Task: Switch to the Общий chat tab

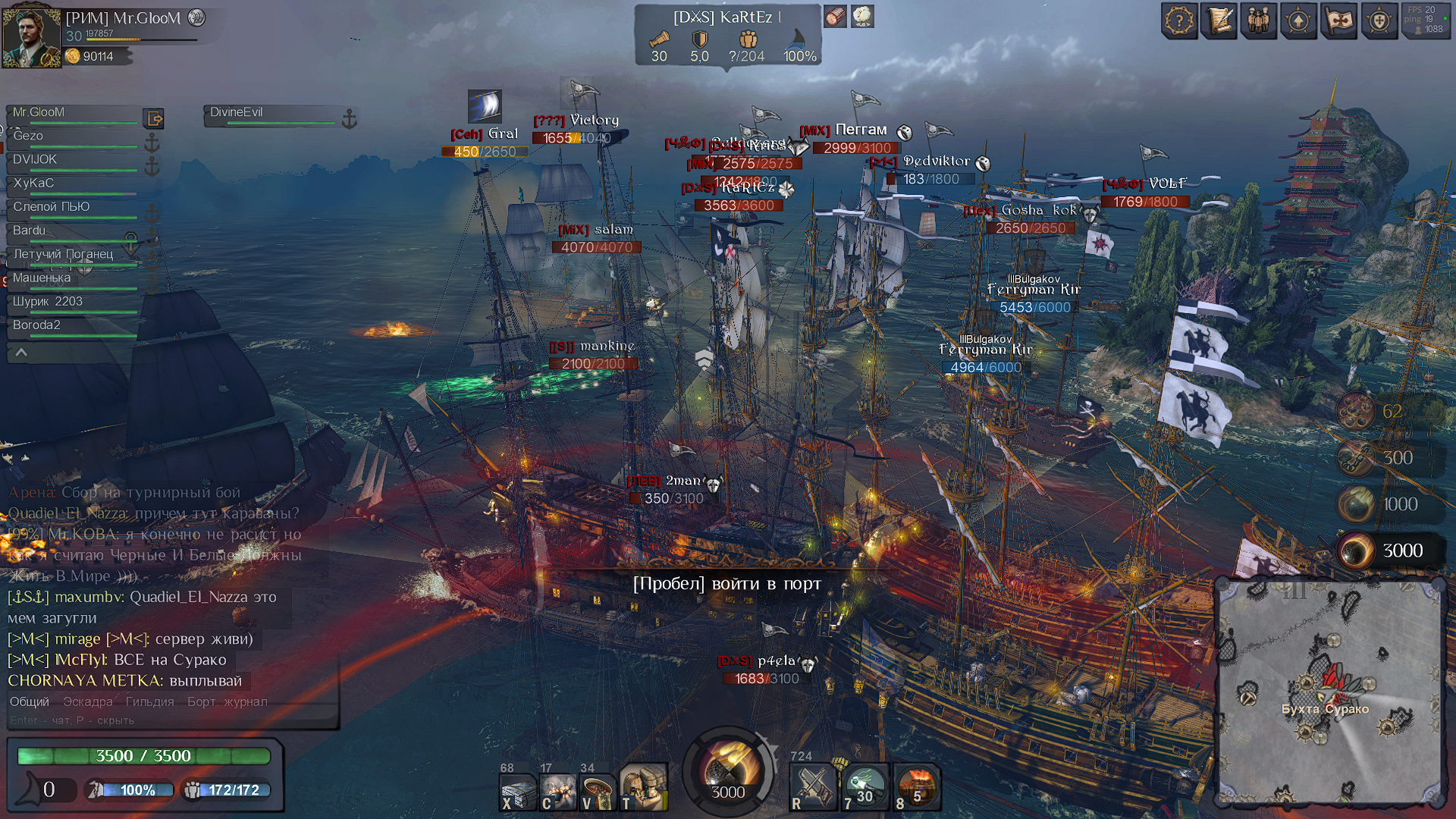Action: pos(29,702)
